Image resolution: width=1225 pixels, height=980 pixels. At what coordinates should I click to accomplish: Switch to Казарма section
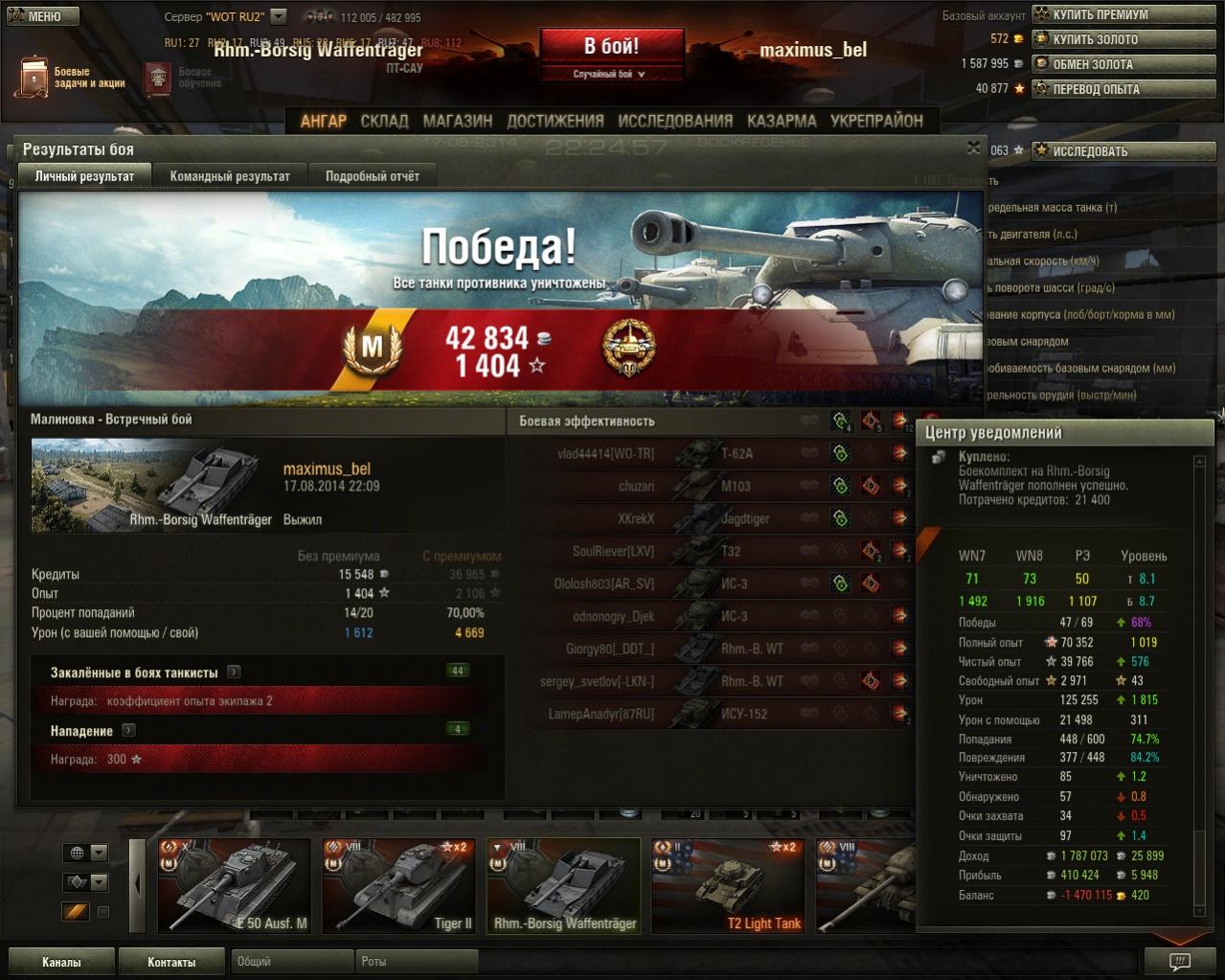coord(782,121)
